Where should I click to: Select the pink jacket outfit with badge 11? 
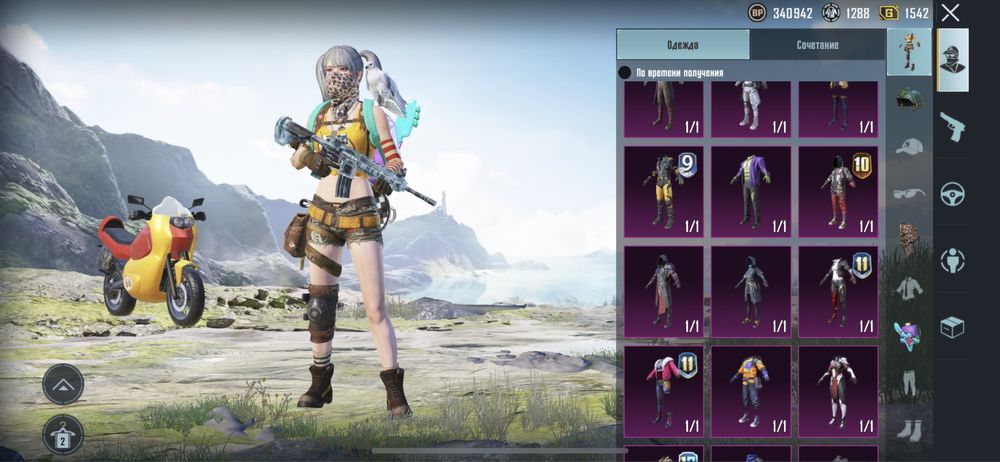pos(663,391)
